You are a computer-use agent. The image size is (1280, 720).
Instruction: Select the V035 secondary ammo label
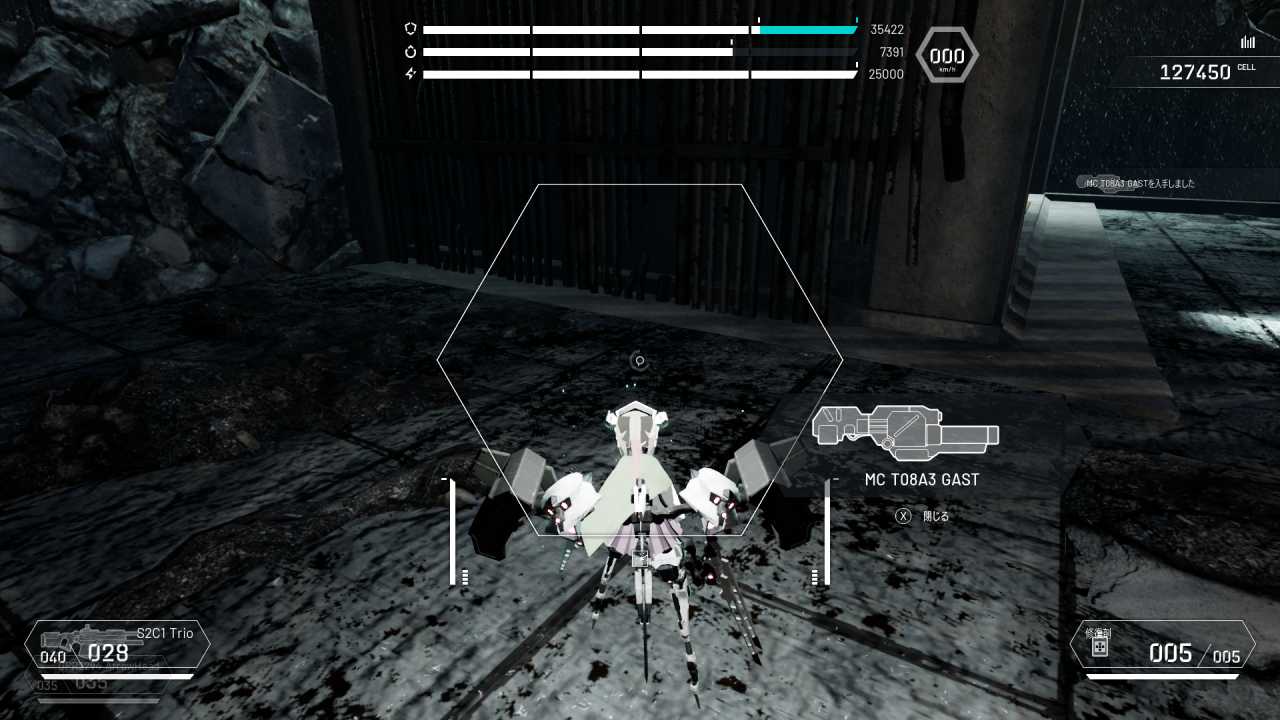point(45,685)
